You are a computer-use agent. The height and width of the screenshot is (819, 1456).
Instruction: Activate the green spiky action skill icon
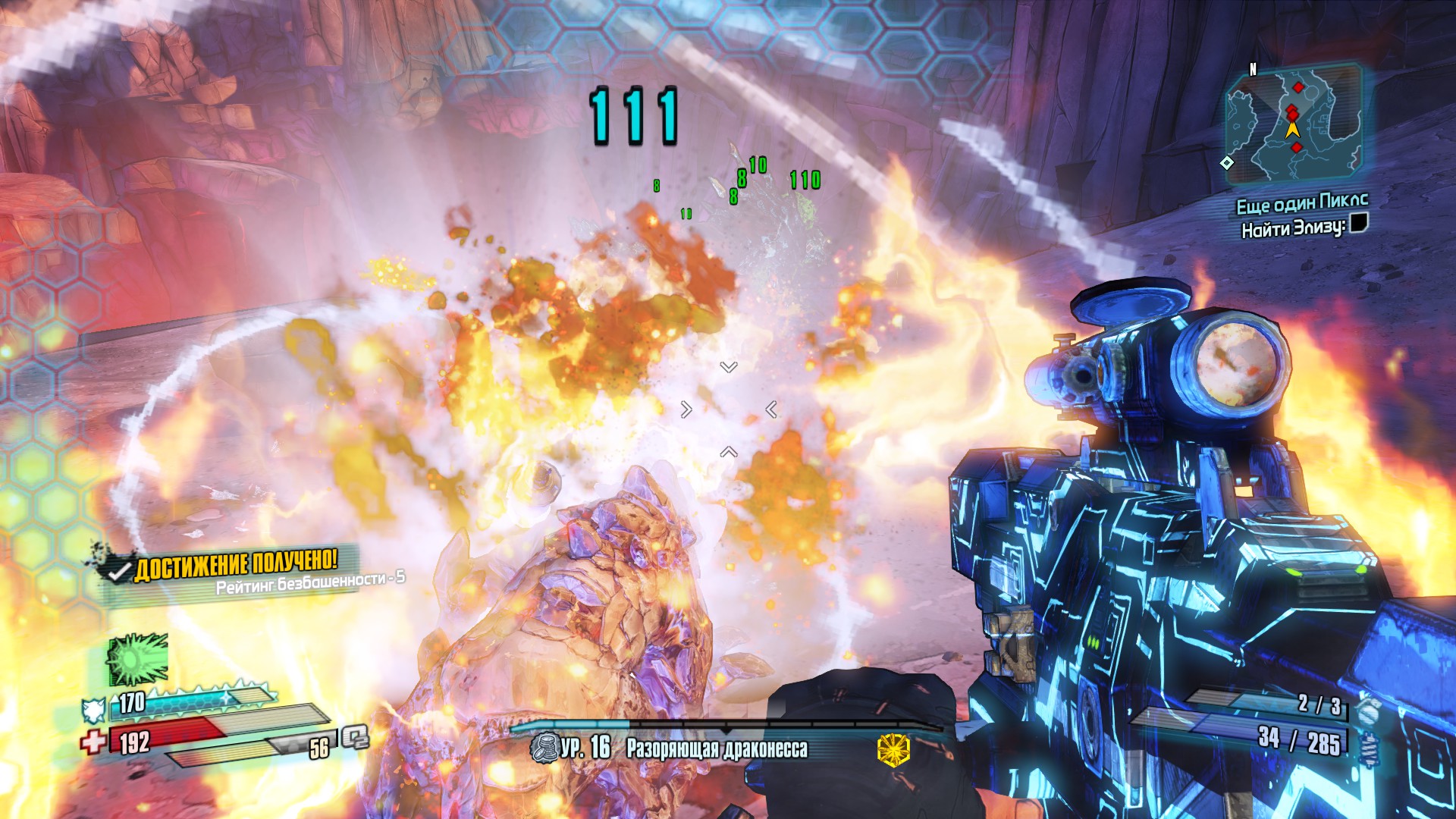click(137, 660)
